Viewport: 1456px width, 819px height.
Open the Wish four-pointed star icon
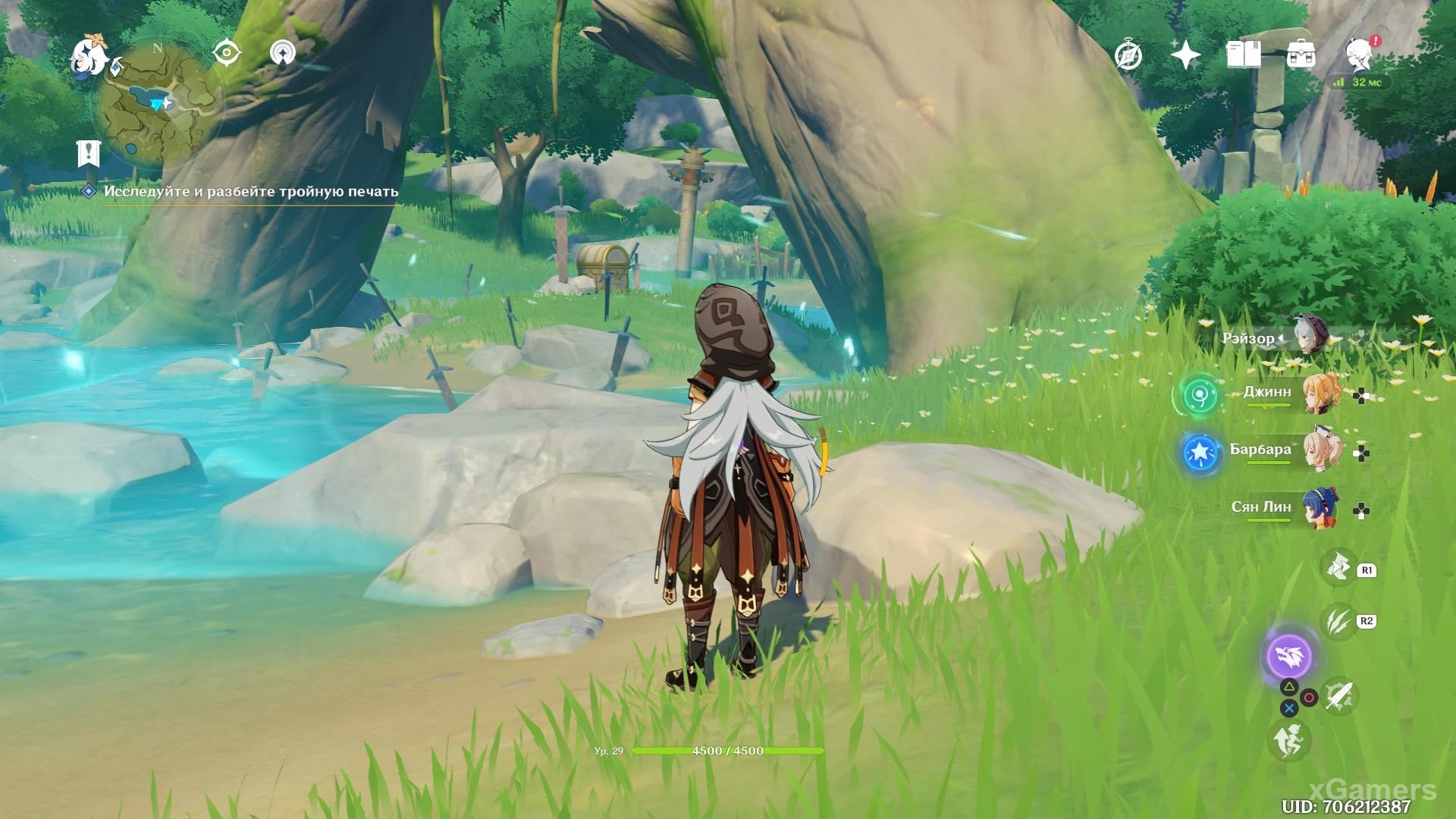1185,55
